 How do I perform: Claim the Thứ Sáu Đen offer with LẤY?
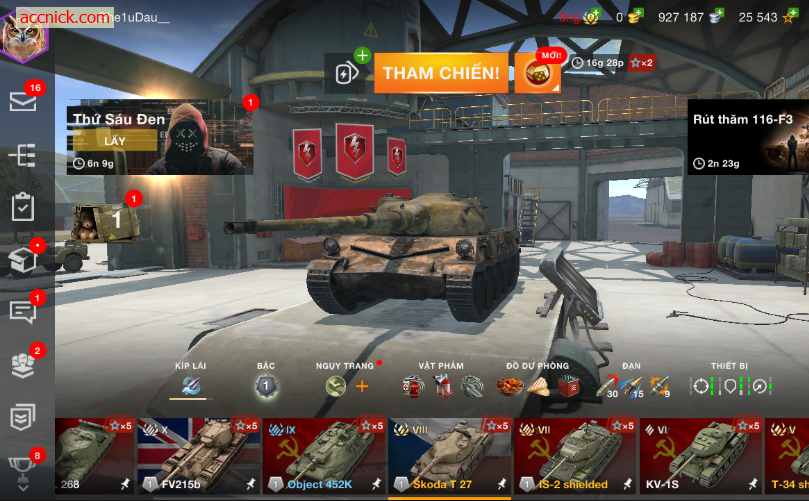click(x=115, y=141)
